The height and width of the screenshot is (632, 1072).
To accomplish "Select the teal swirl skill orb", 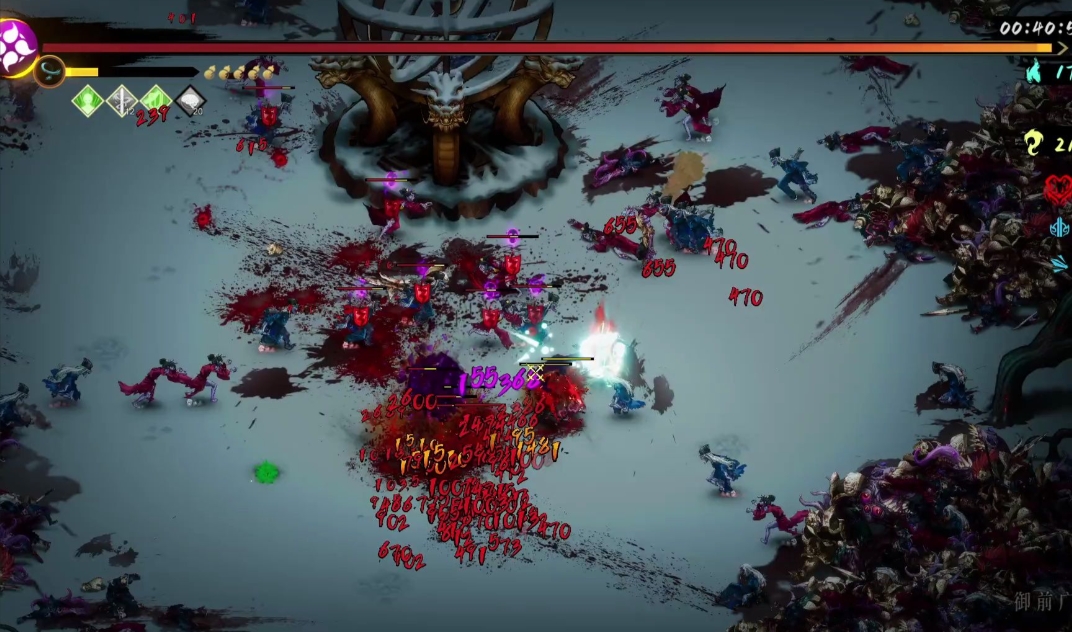I will click(49, 71).
